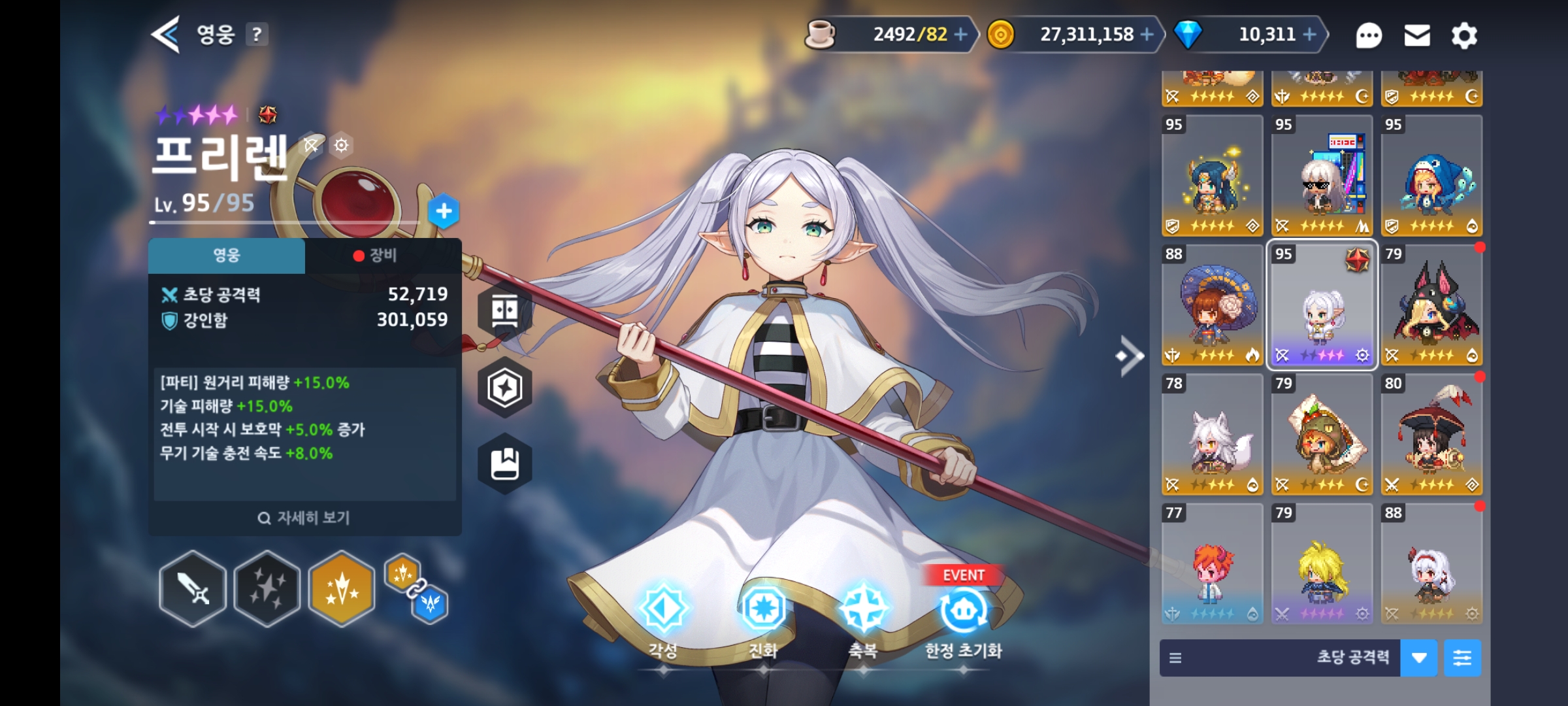The width and height of the screenshot is (1568, 706).
Task: Add more coffee stamina with plus
Action: tap(960, 35)
